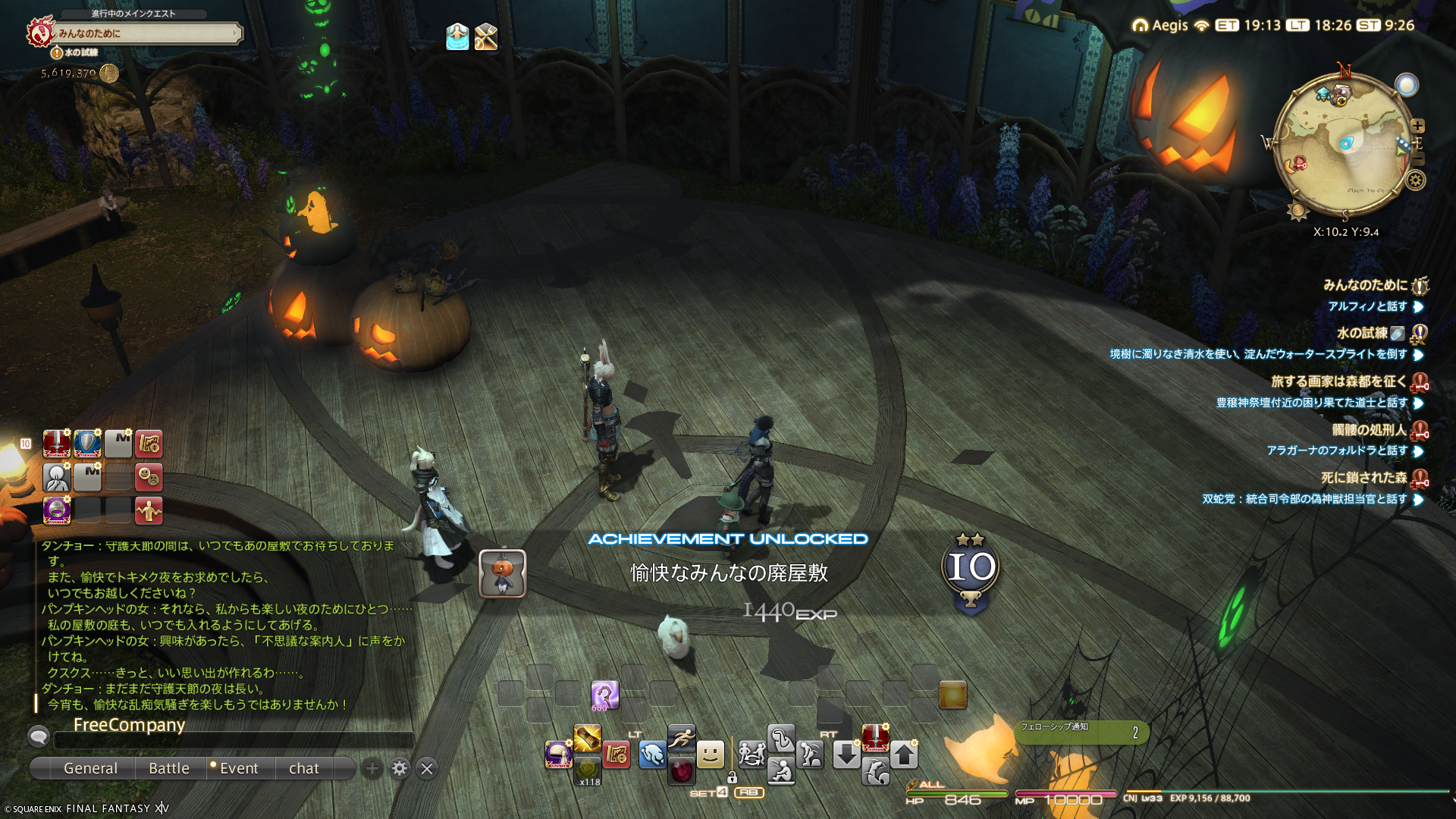The height and width of the screenshot is (819, 1456).
Task: Close the chat log with X button
Action: pos(427,769)
